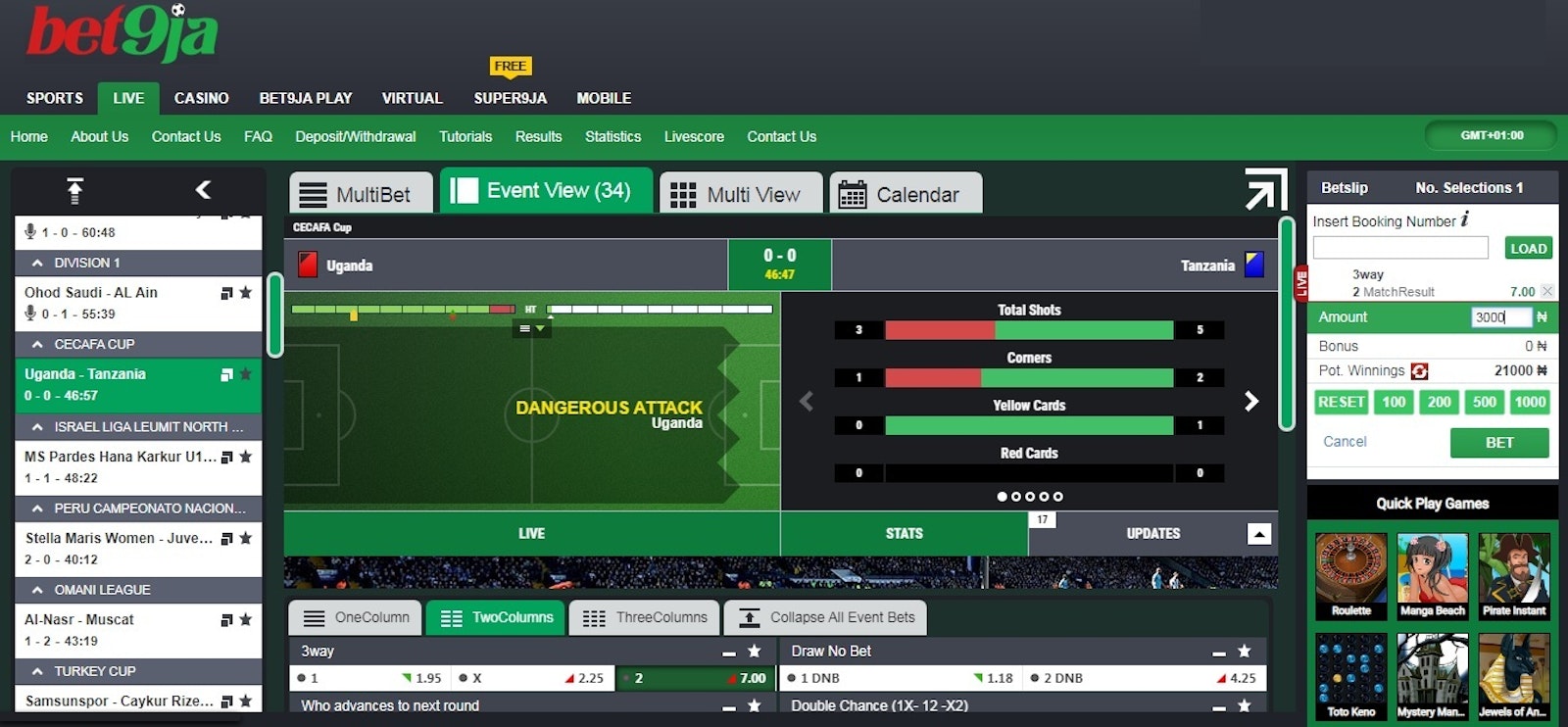Show the Calendar tab
Image resolution: width=1568 pixels, height=727 pixels.
pyautogui.click(x=906, y=194)
